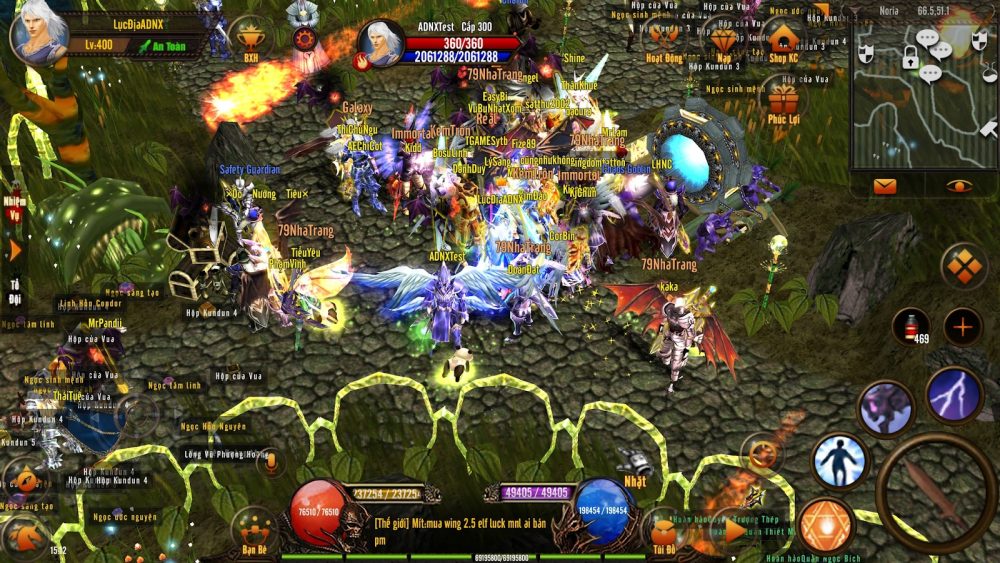The width and height of the screenshot is (1000, 563).
Task: Click the orange four-diamond menu button
Action: (x=965, y=266)
